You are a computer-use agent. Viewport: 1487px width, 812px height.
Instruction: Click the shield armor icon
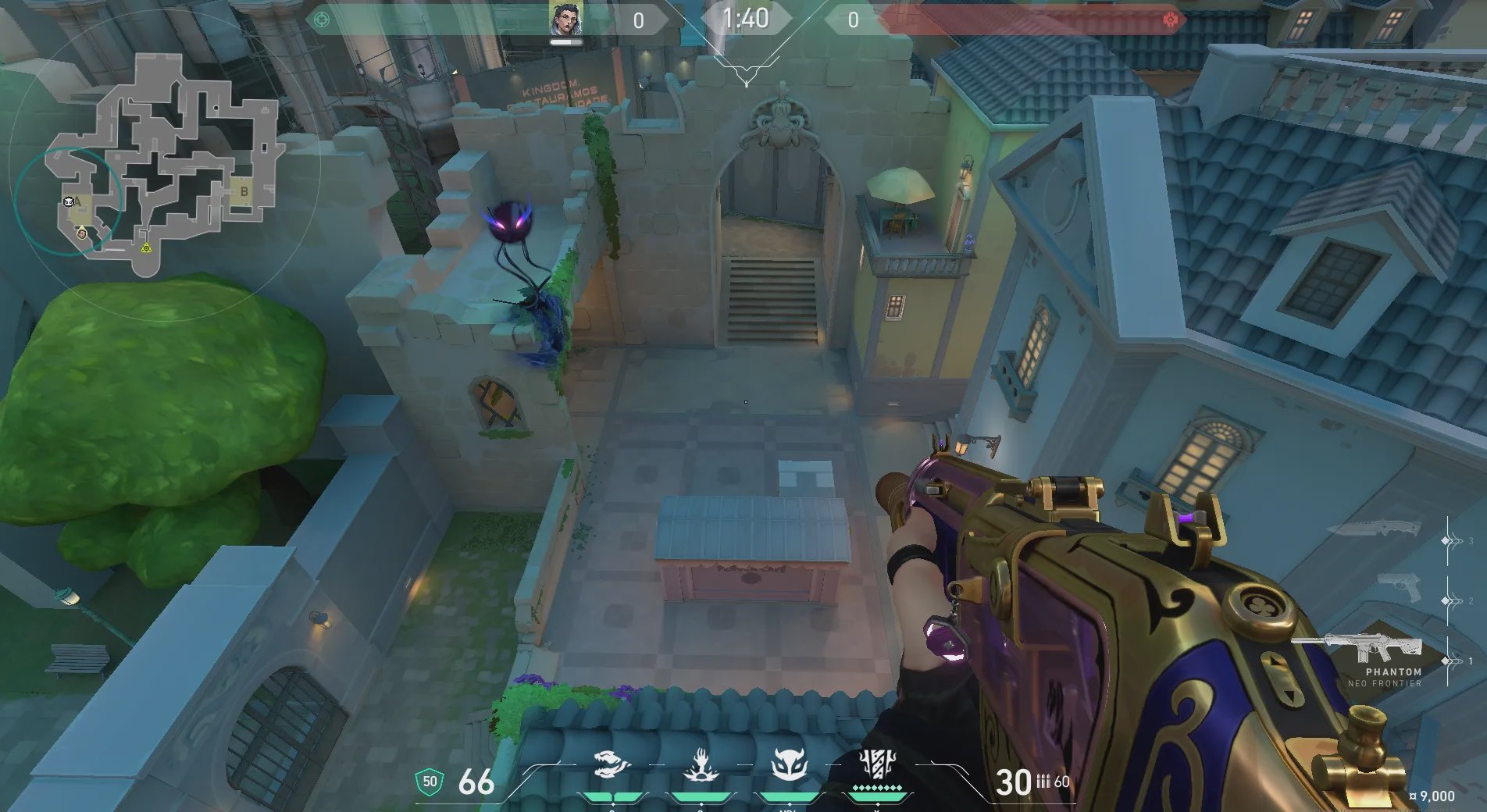pos(430,782)
